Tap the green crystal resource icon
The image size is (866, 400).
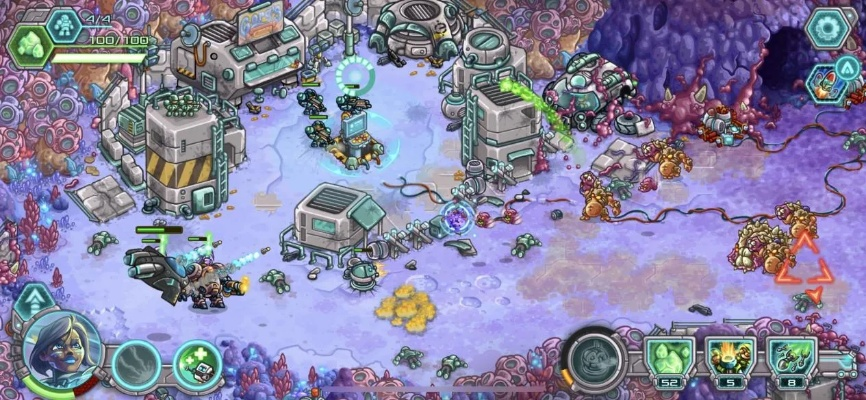[29, 43]
